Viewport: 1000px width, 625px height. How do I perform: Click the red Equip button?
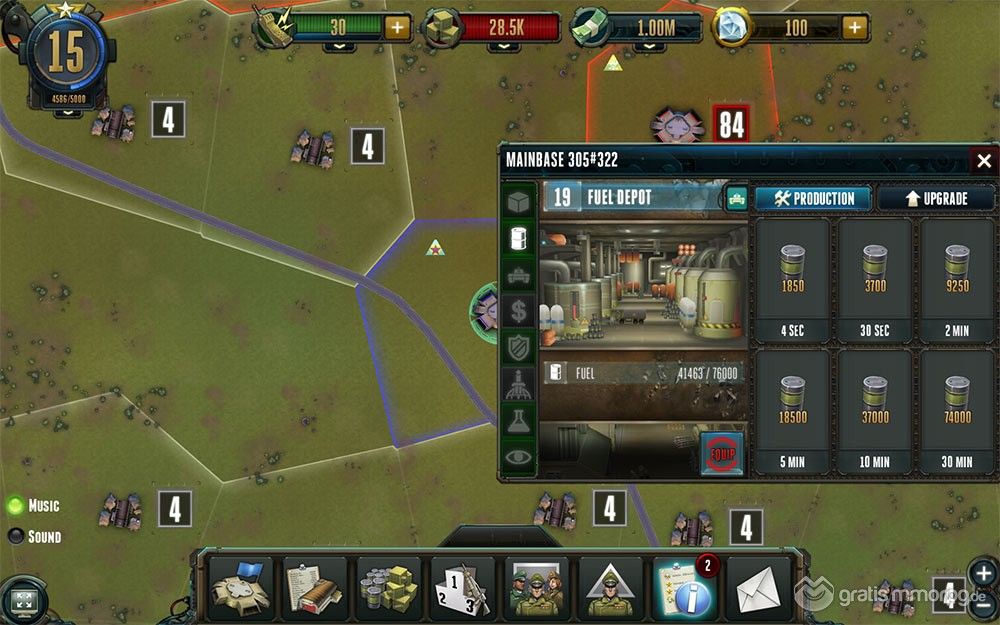(x=722, y=451)
